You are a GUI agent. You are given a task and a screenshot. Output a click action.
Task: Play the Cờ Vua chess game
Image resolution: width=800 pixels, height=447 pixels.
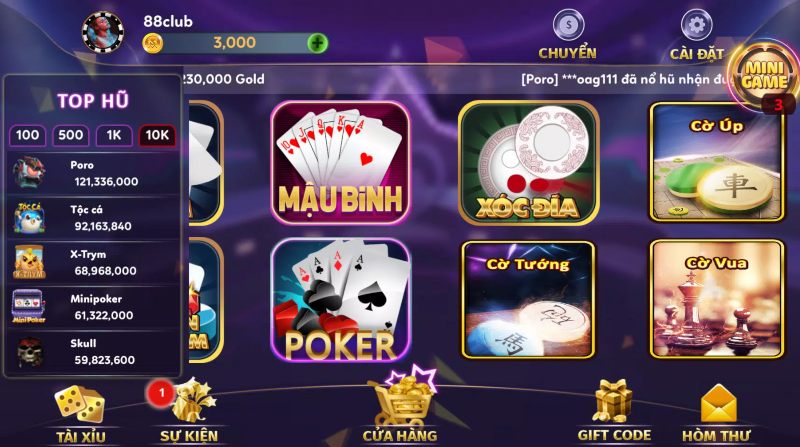(715, 300)
